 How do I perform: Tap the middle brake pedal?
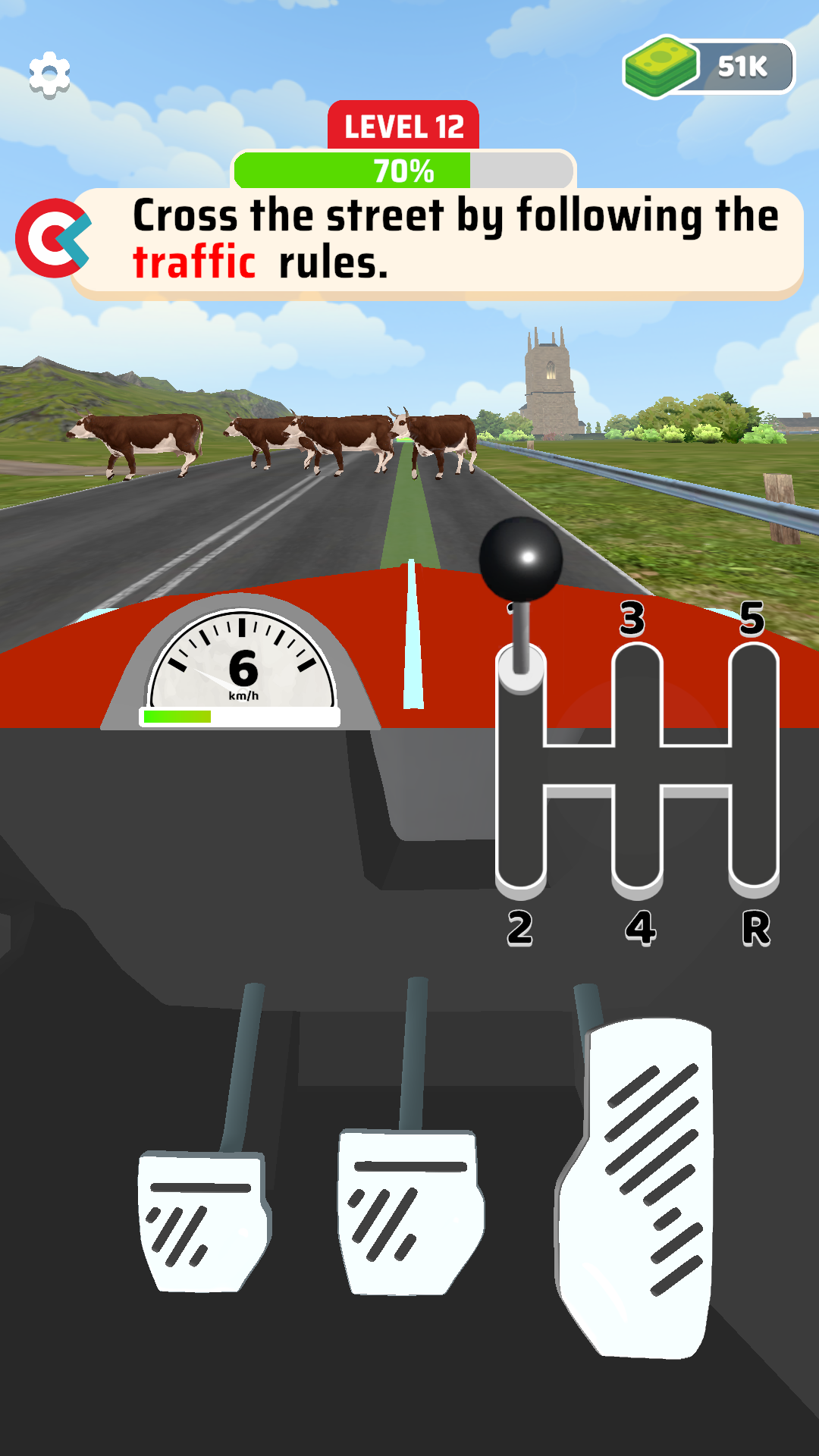[x=409, y=1210]
